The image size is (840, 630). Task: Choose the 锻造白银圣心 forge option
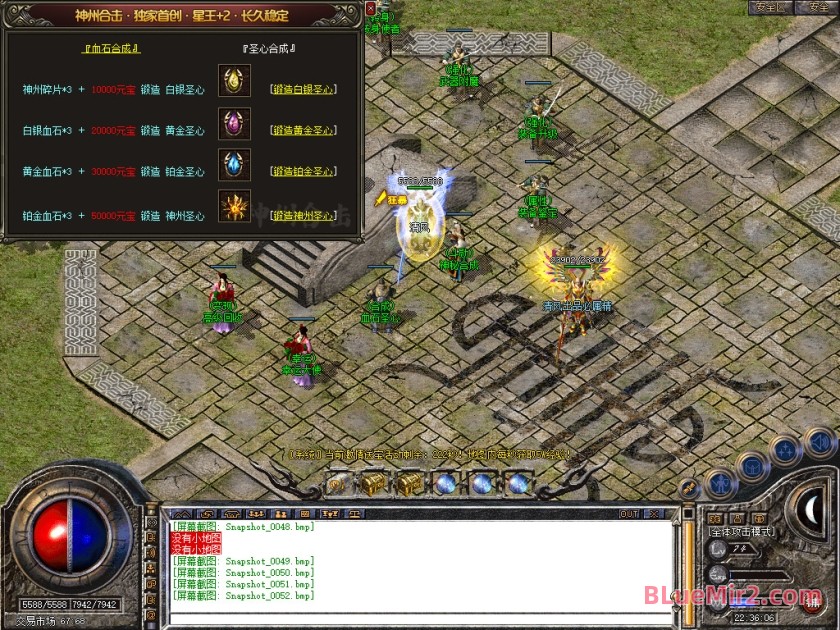pos(303,89)
